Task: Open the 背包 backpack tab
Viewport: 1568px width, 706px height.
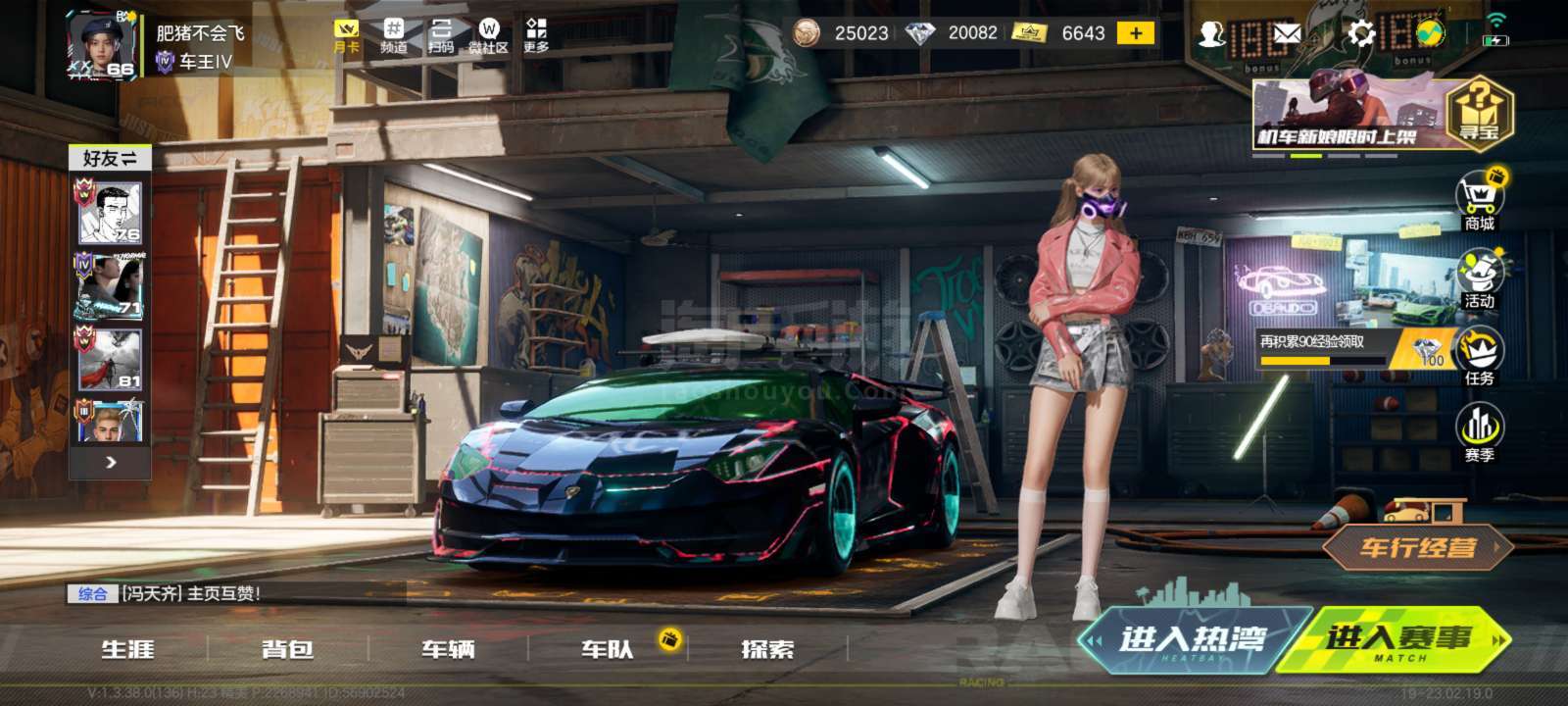Action: tap(287, 649)
